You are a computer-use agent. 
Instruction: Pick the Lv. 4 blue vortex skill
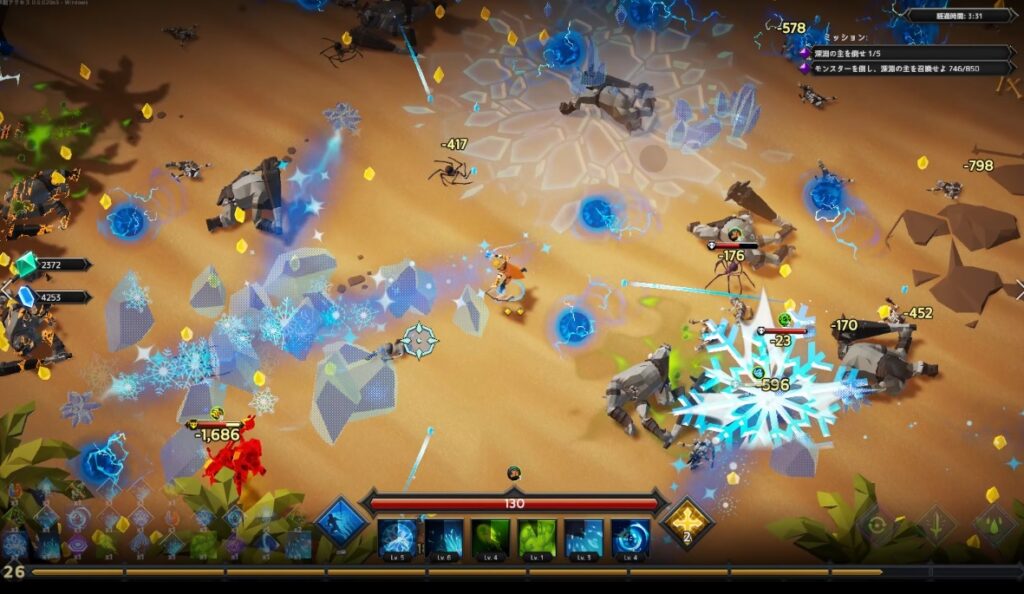pos(630,538)
